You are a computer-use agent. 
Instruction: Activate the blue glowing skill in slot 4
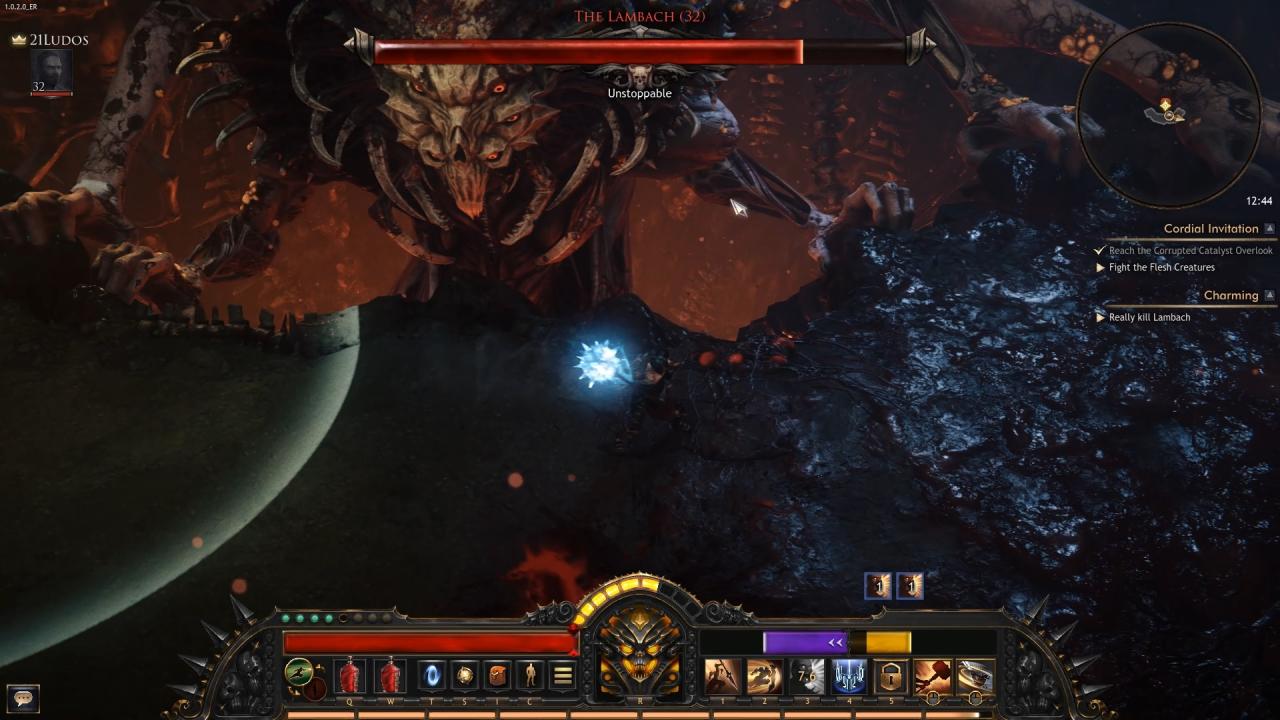point(849,676)
